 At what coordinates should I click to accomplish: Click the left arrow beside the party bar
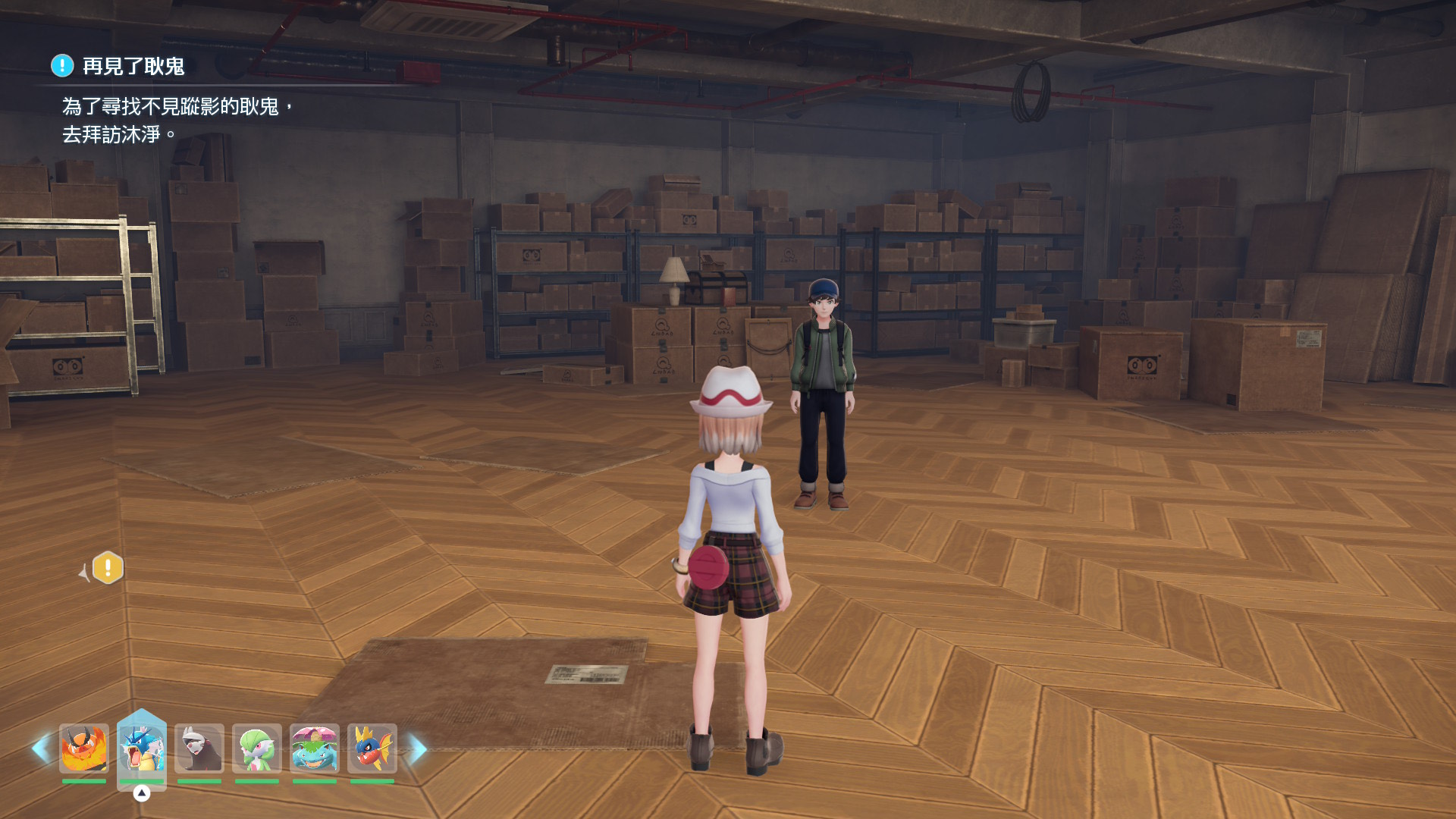point(40,749)
